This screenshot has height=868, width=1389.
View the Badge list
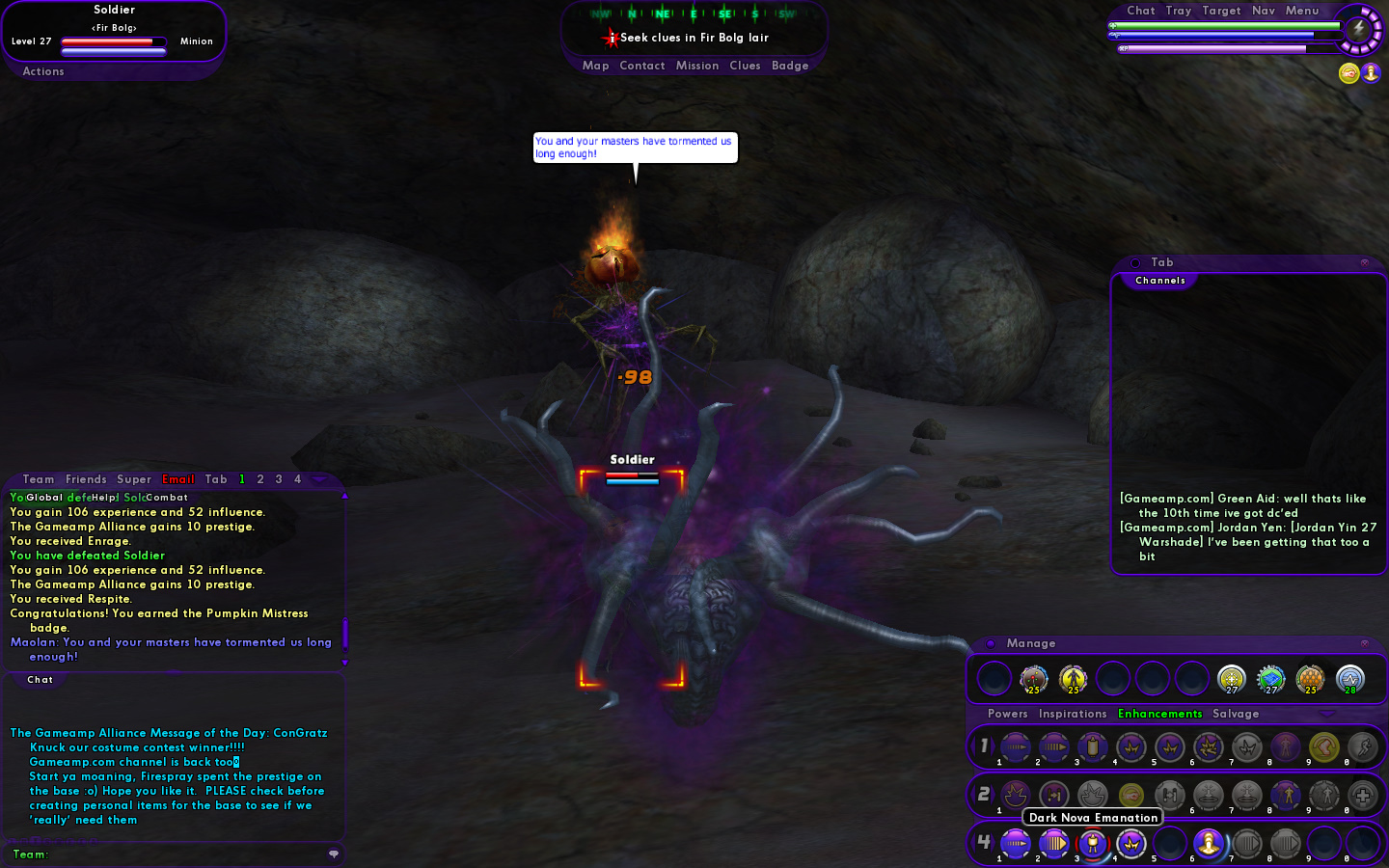click(x=790, y=66)
